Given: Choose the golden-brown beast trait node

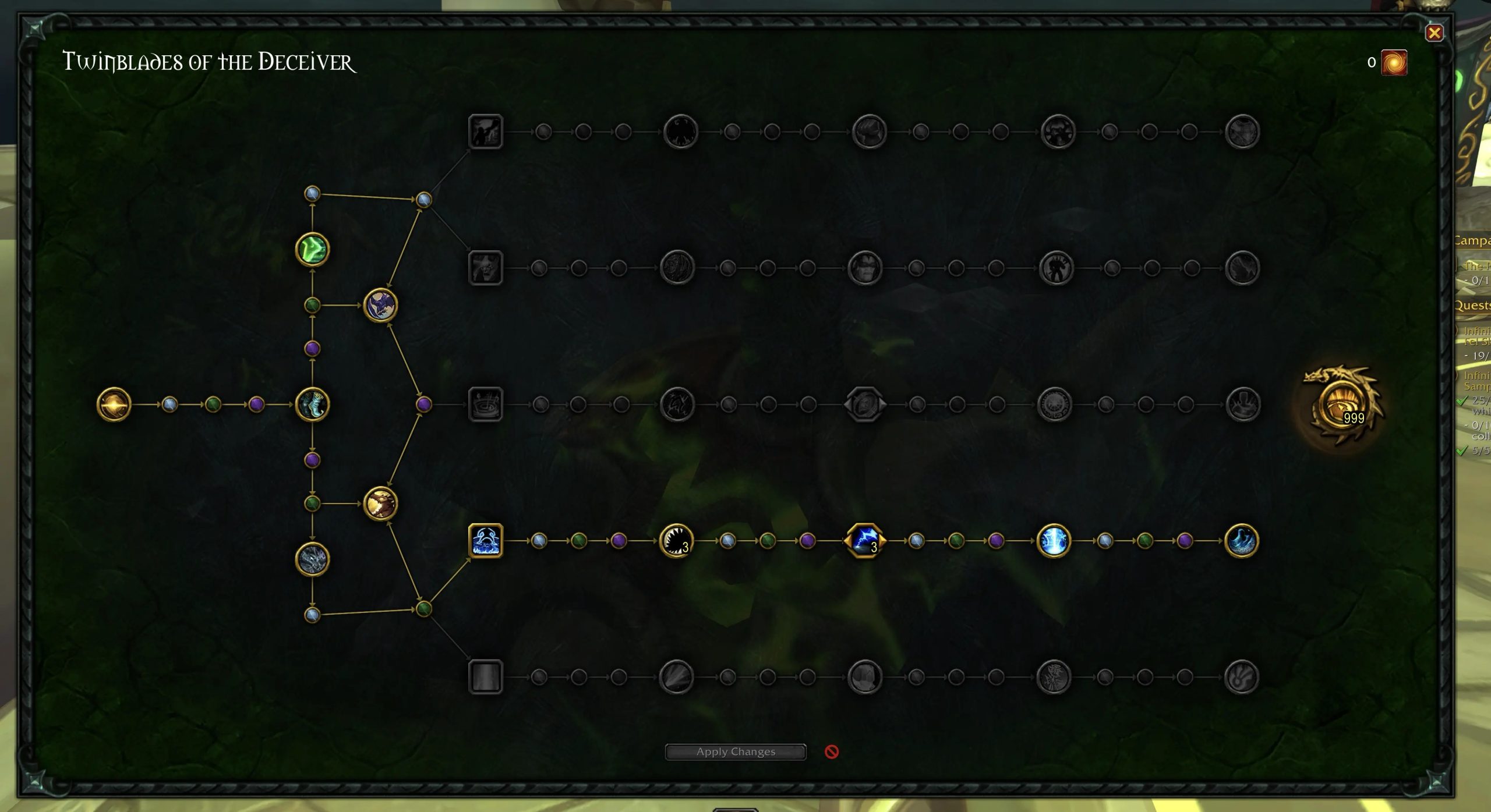Looking at the screenshot, I should [380, 503].
